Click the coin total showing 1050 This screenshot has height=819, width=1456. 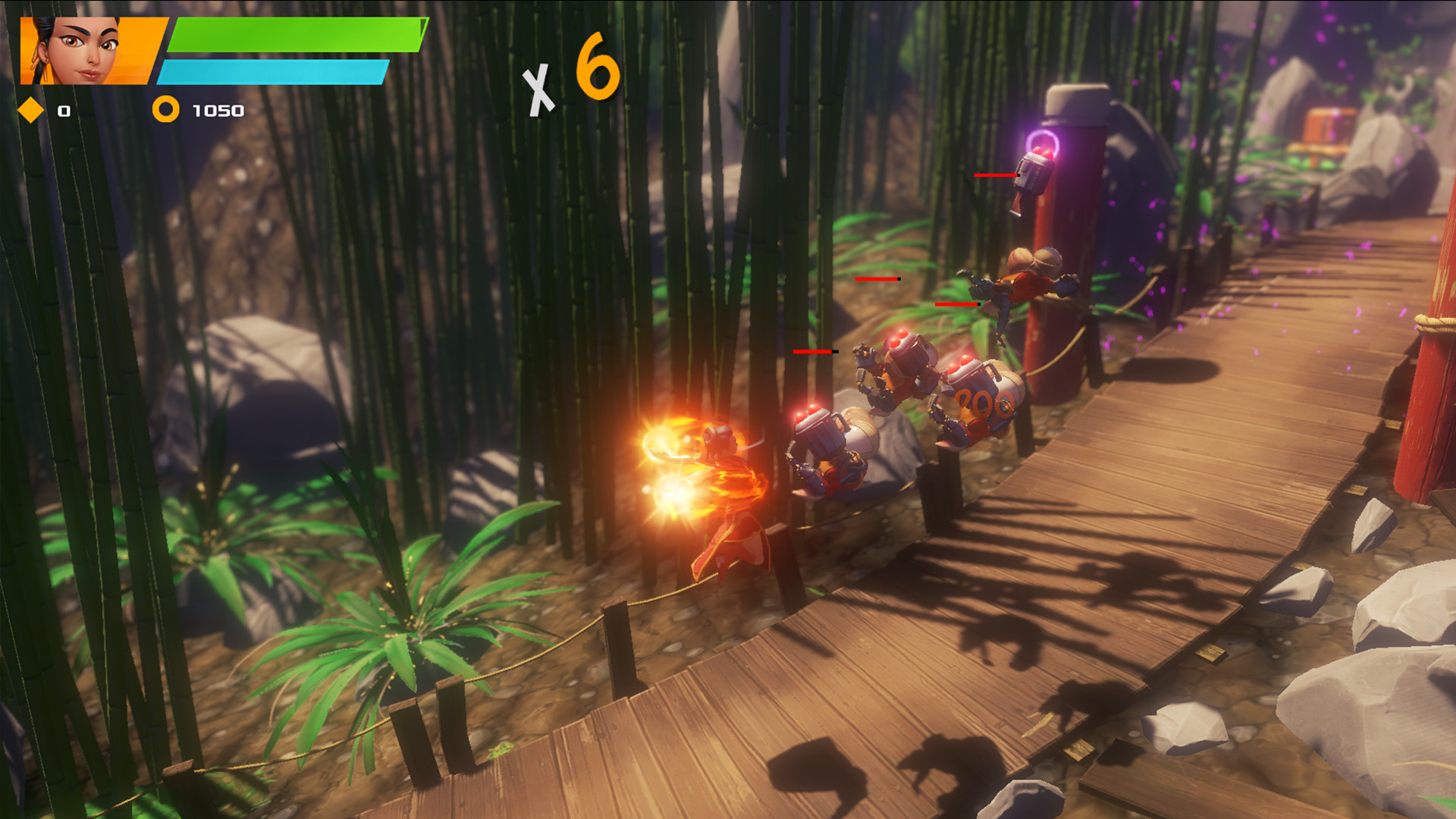[218, 110]
